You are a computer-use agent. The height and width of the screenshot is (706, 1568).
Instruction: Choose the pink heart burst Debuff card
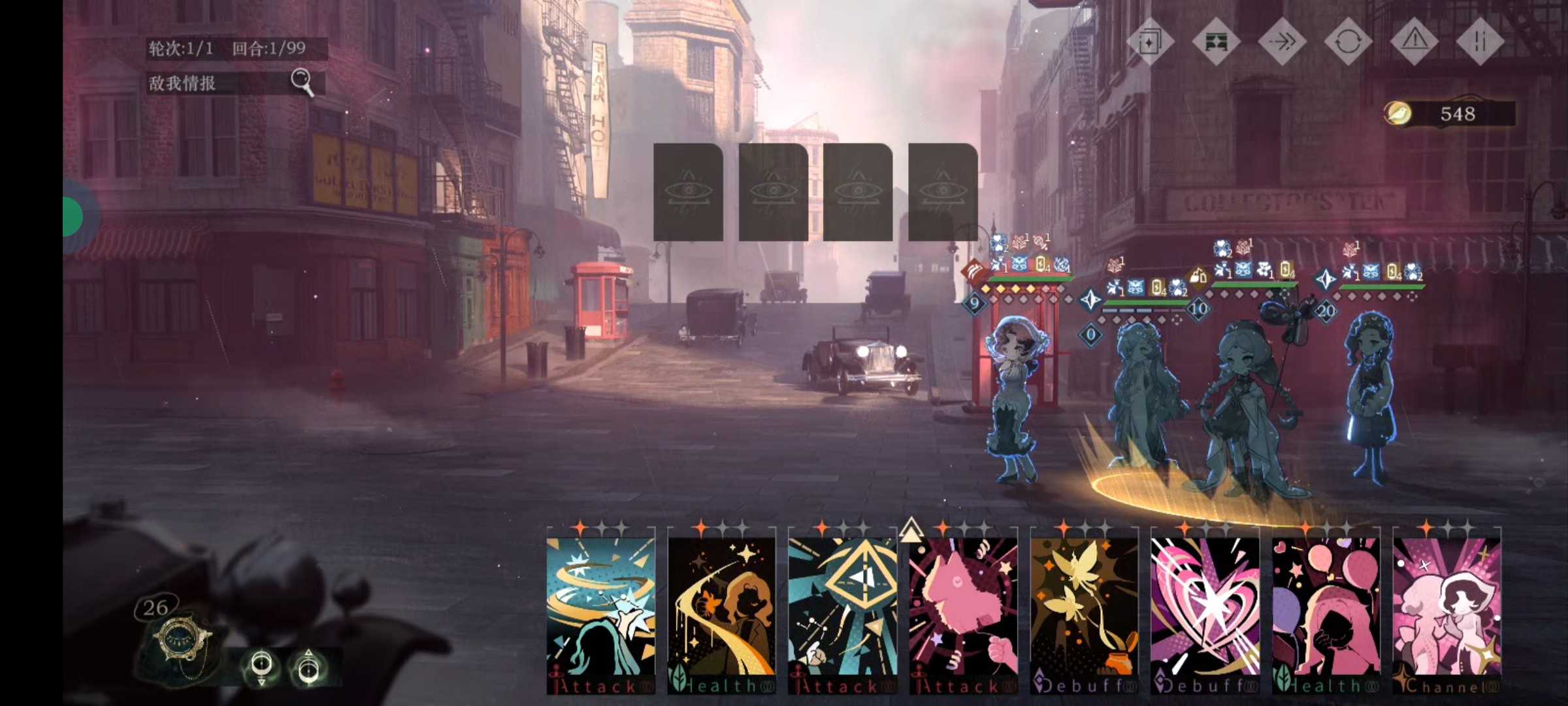click(1205, 608)
